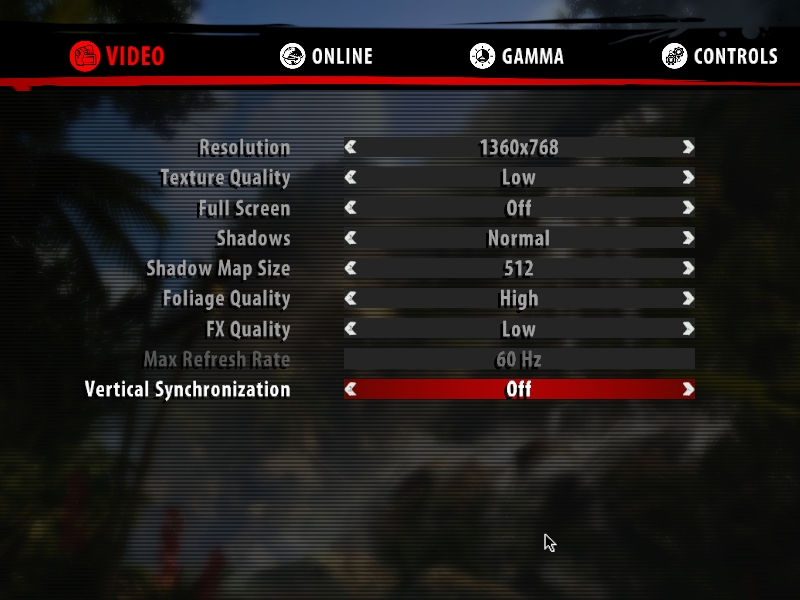Toggle Vertical Synchronization with right arrow

tap(688, 390)
